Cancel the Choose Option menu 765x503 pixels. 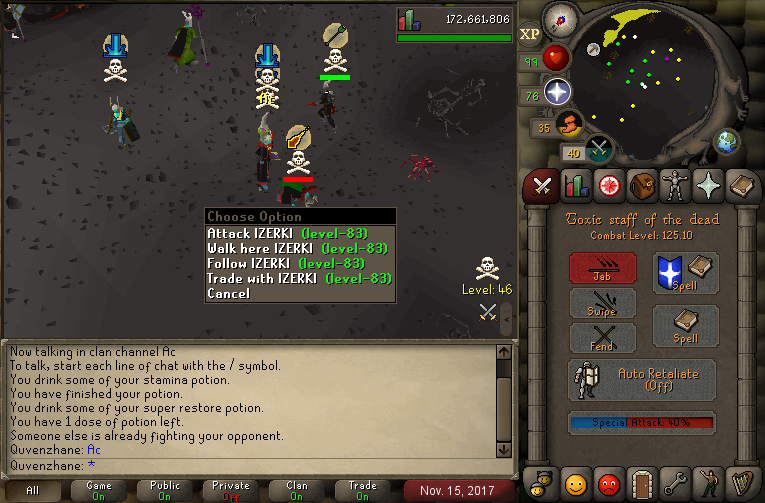coord(228,294)
